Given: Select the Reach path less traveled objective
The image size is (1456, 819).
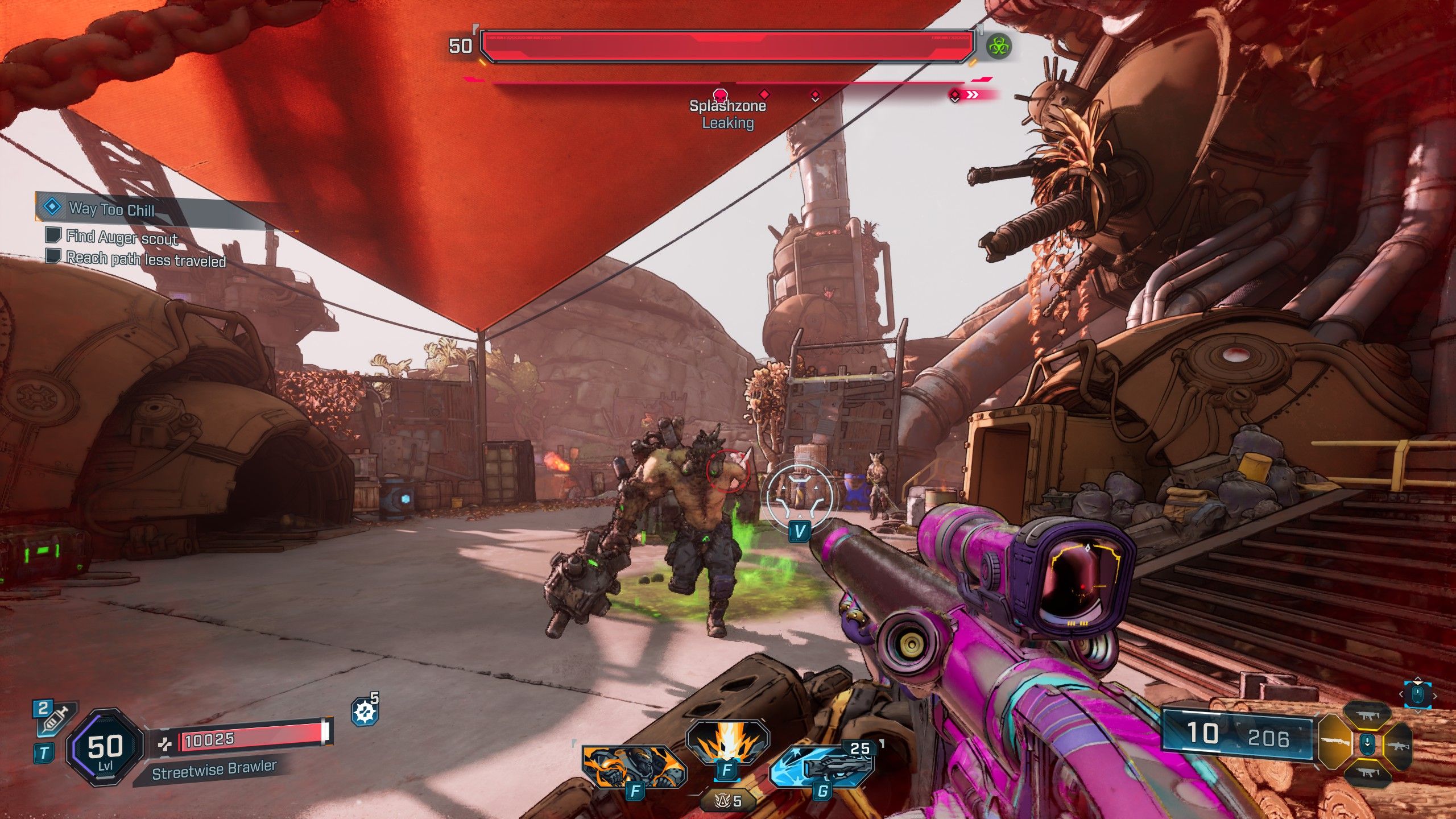Looking at the screenshot, I should click(146, 259).
